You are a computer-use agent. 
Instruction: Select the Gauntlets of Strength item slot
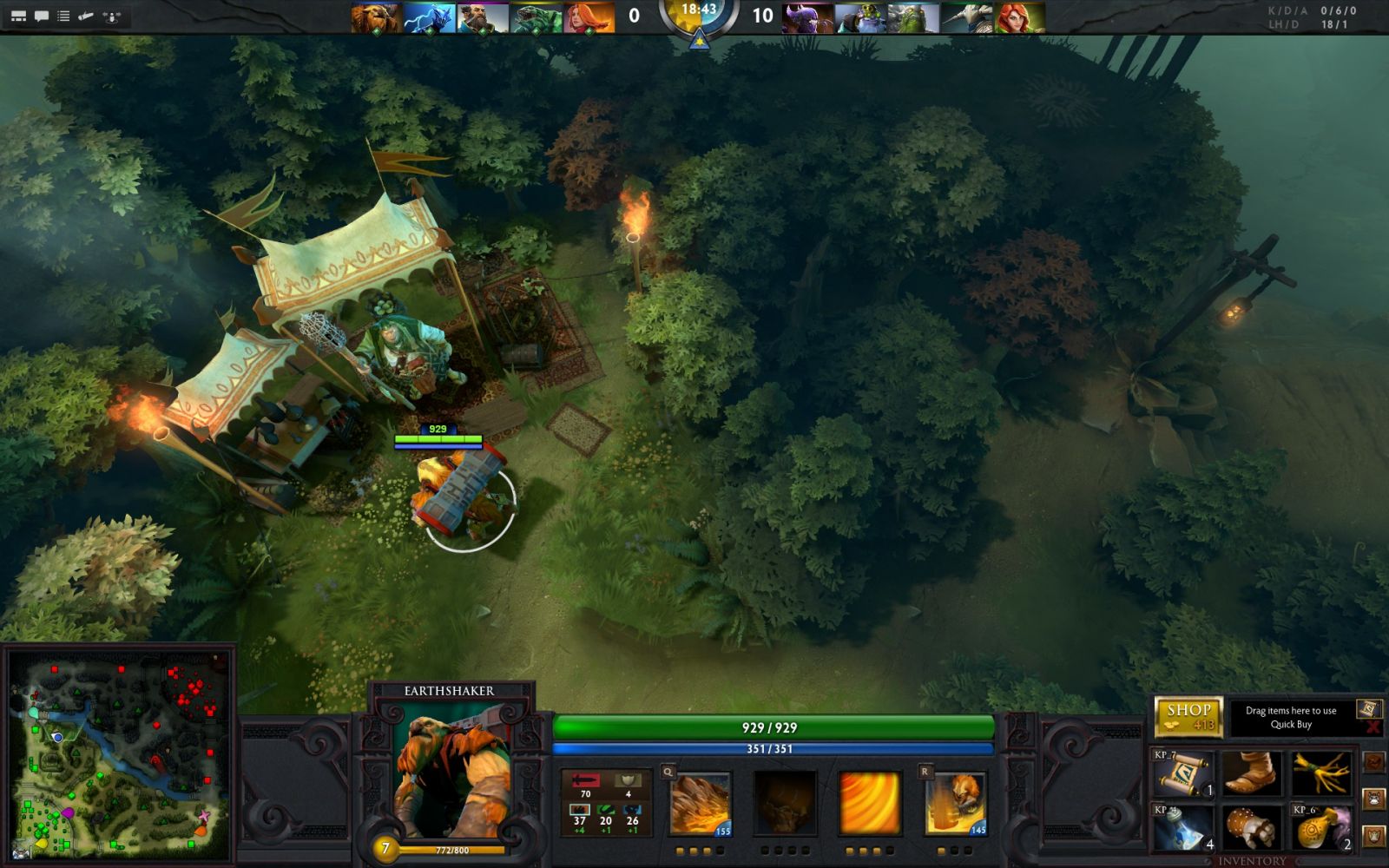[1251, 827]
